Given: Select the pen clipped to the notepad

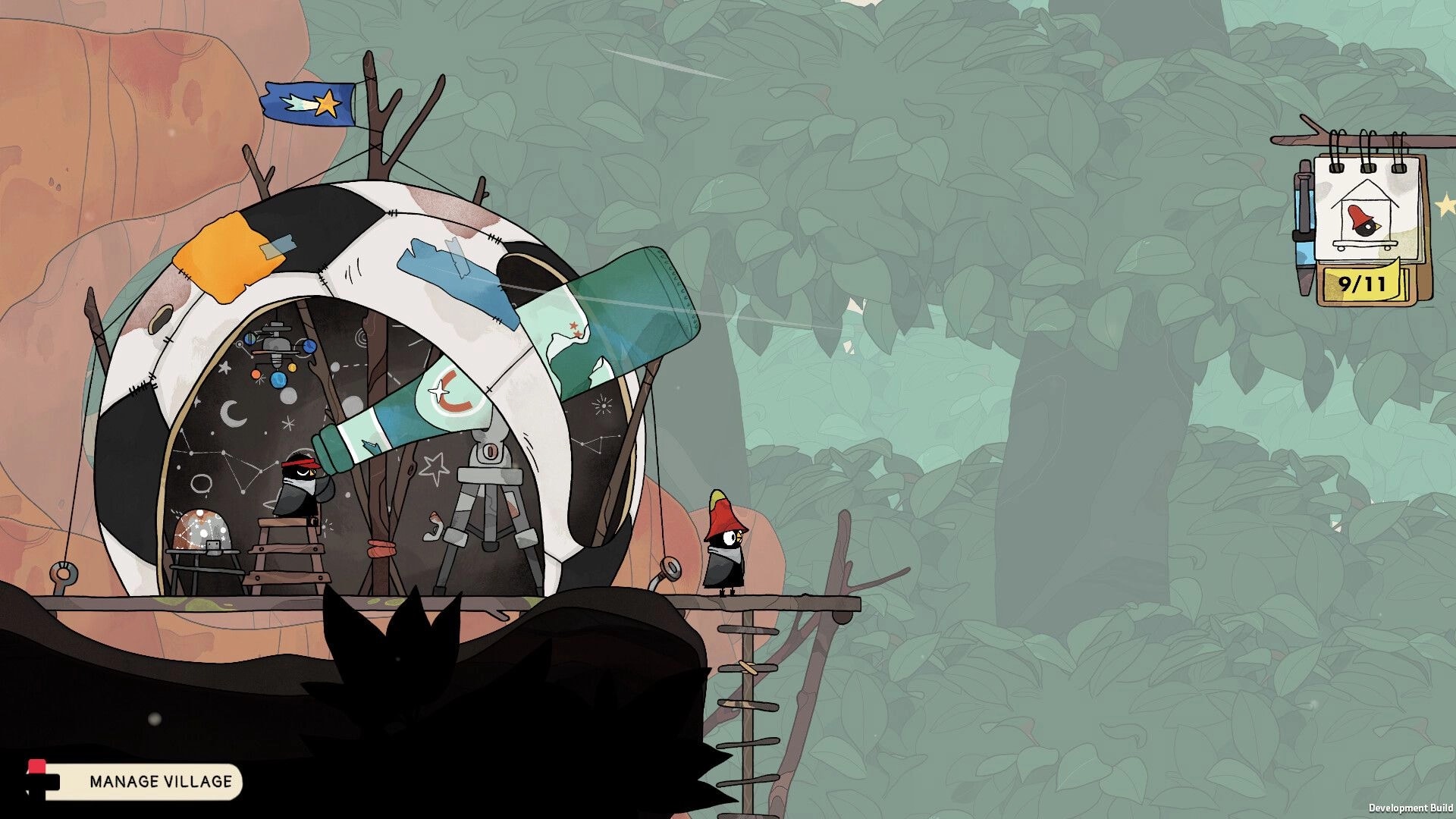Looking at the screenshot, I should point(1301,227).
